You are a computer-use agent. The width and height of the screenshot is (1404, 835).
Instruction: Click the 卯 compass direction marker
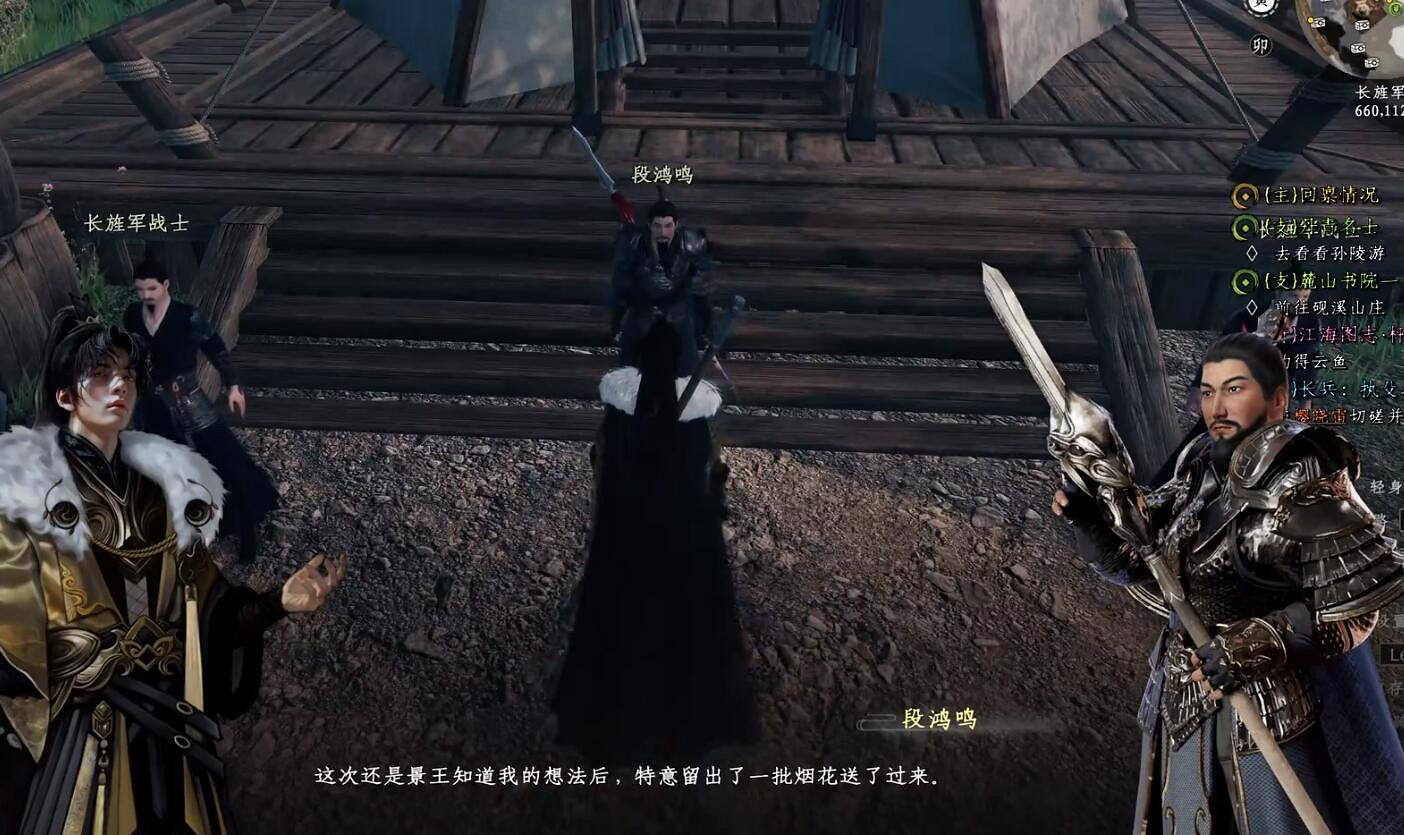point(1263,46)
